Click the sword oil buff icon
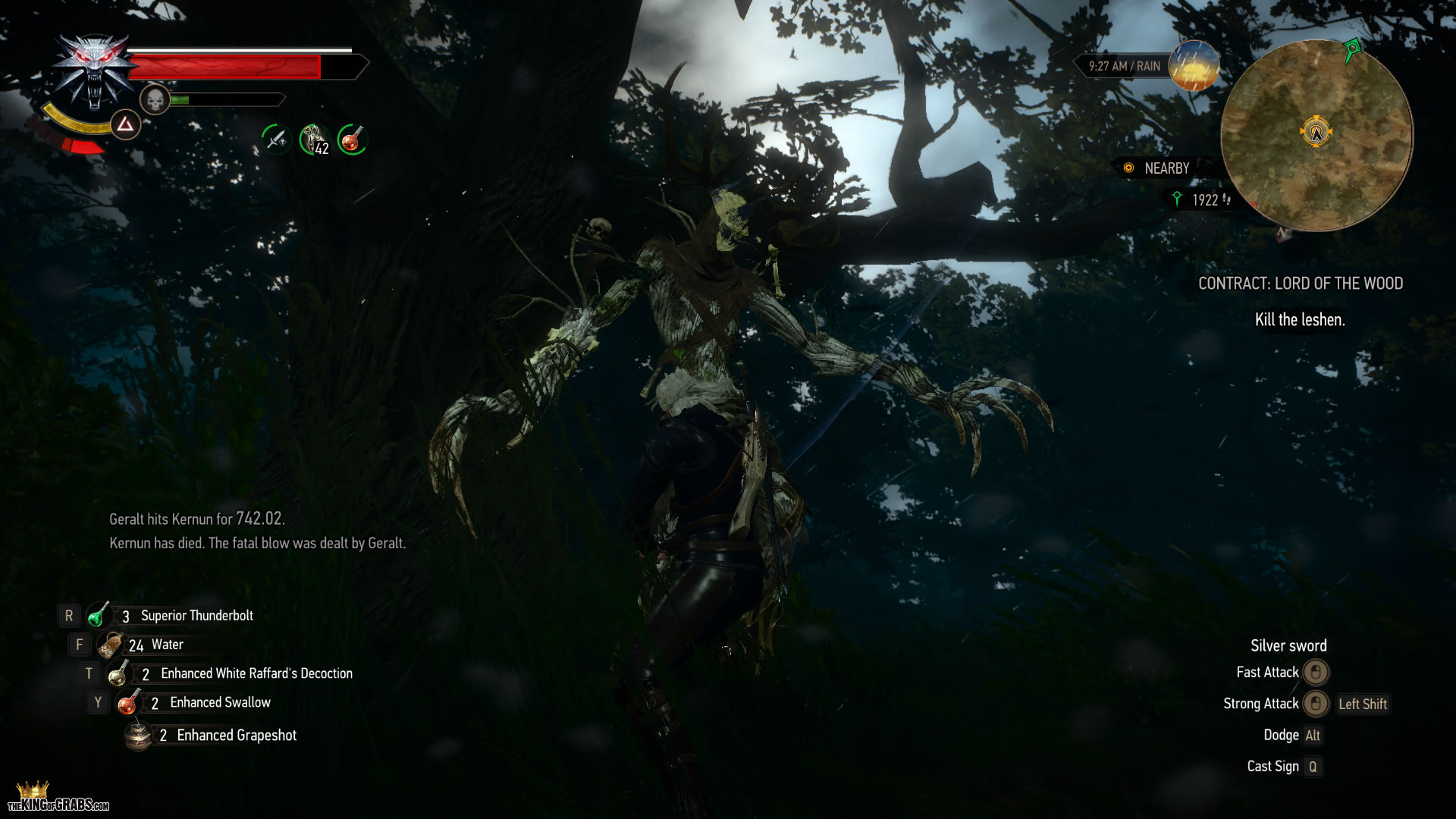 (276, 140)
